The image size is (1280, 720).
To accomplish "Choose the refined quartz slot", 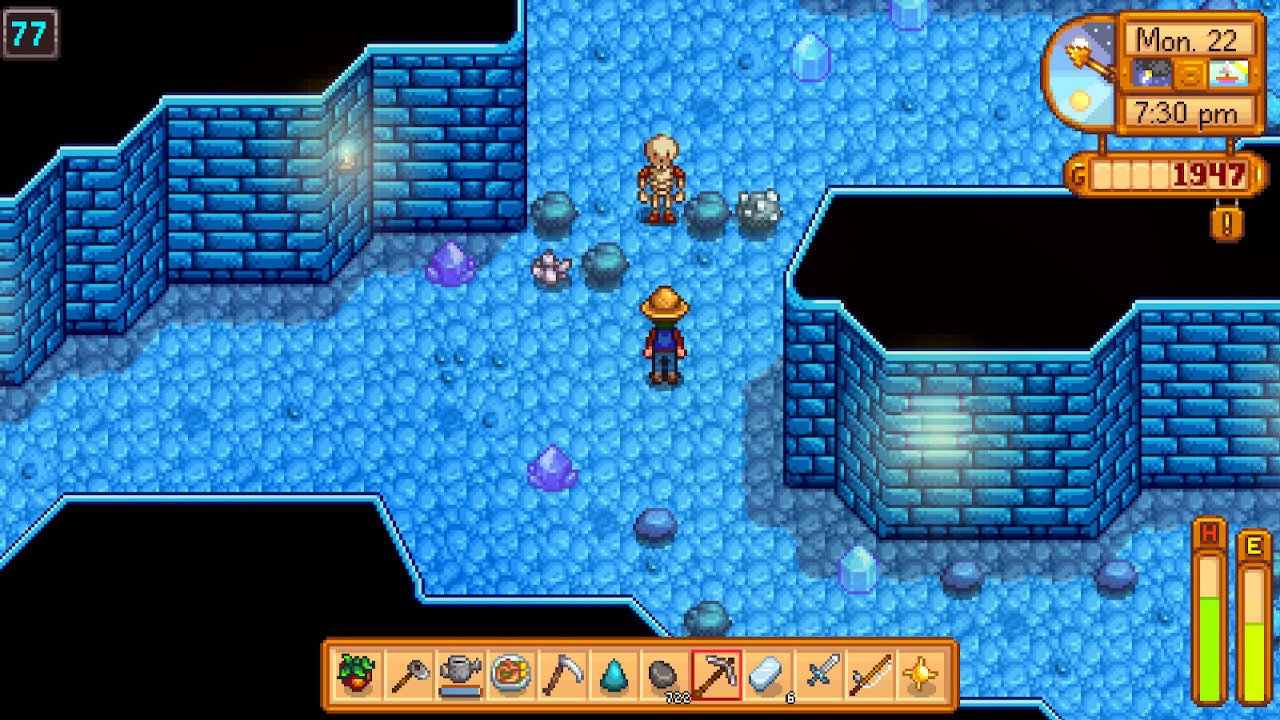I will click(767, 675).
